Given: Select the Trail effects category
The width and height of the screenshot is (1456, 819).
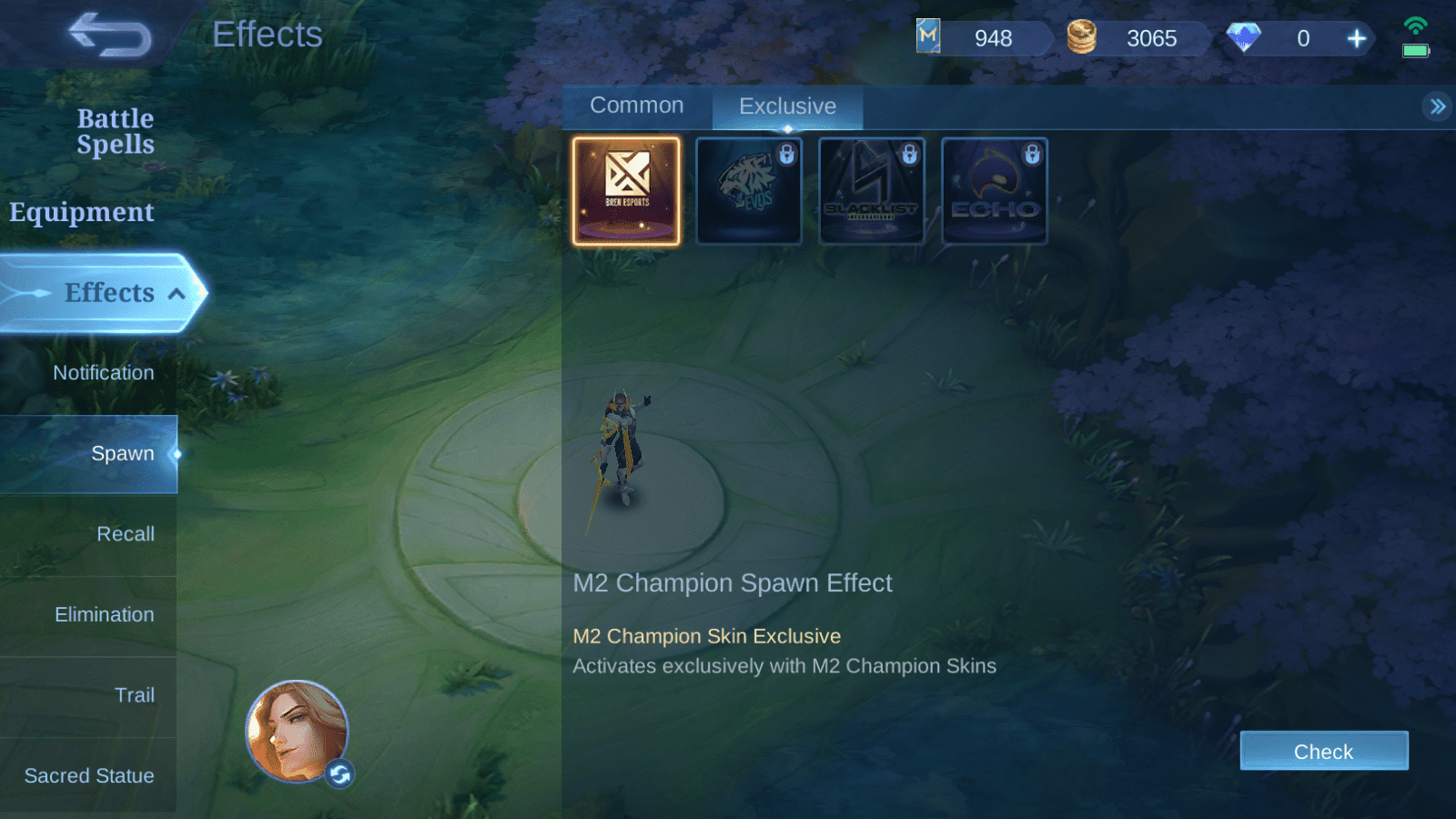Looking at the screenshot, I should tap(134, 695).
